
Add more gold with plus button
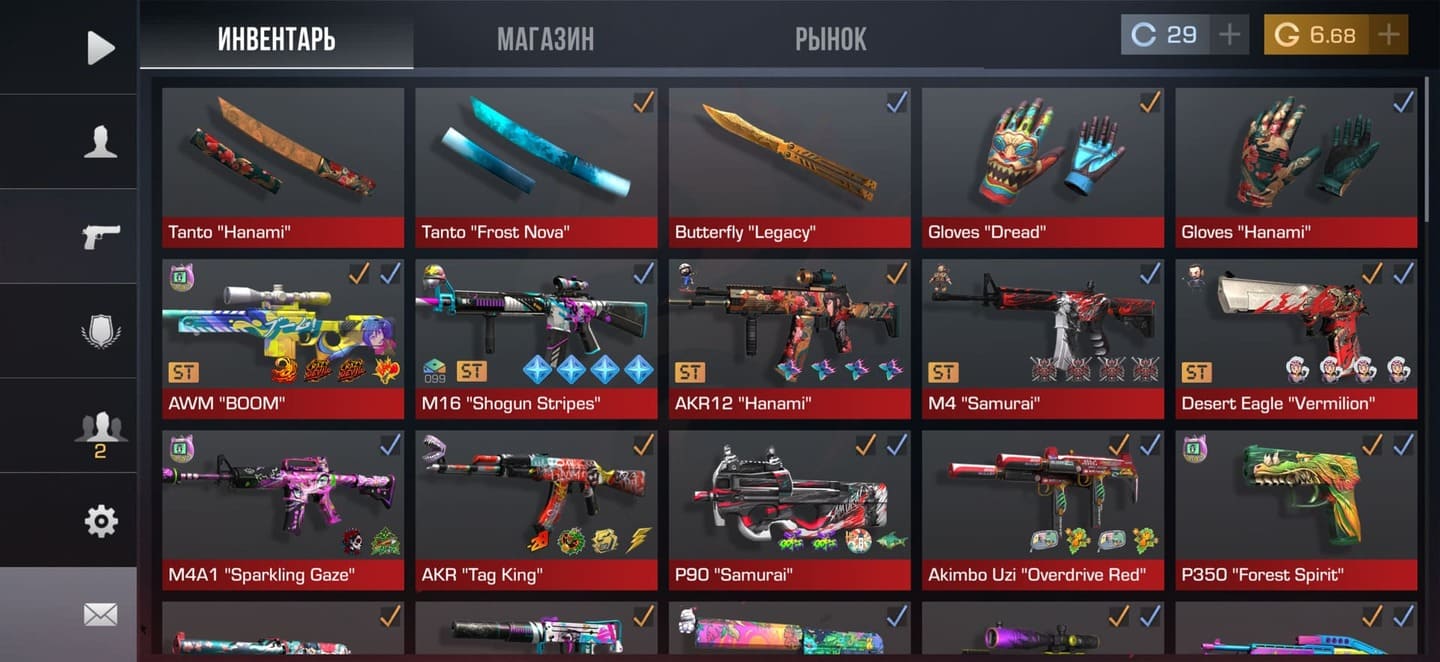click(x=1388, y=35)
